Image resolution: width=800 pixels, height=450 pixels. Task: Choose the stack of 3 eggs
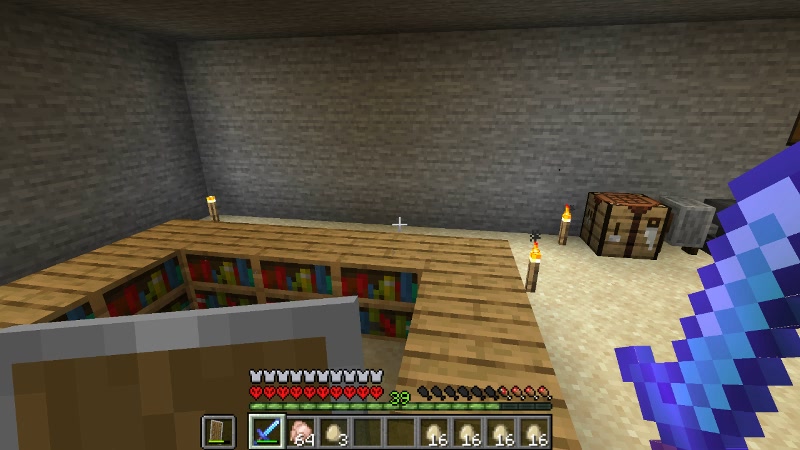point(335,431)
